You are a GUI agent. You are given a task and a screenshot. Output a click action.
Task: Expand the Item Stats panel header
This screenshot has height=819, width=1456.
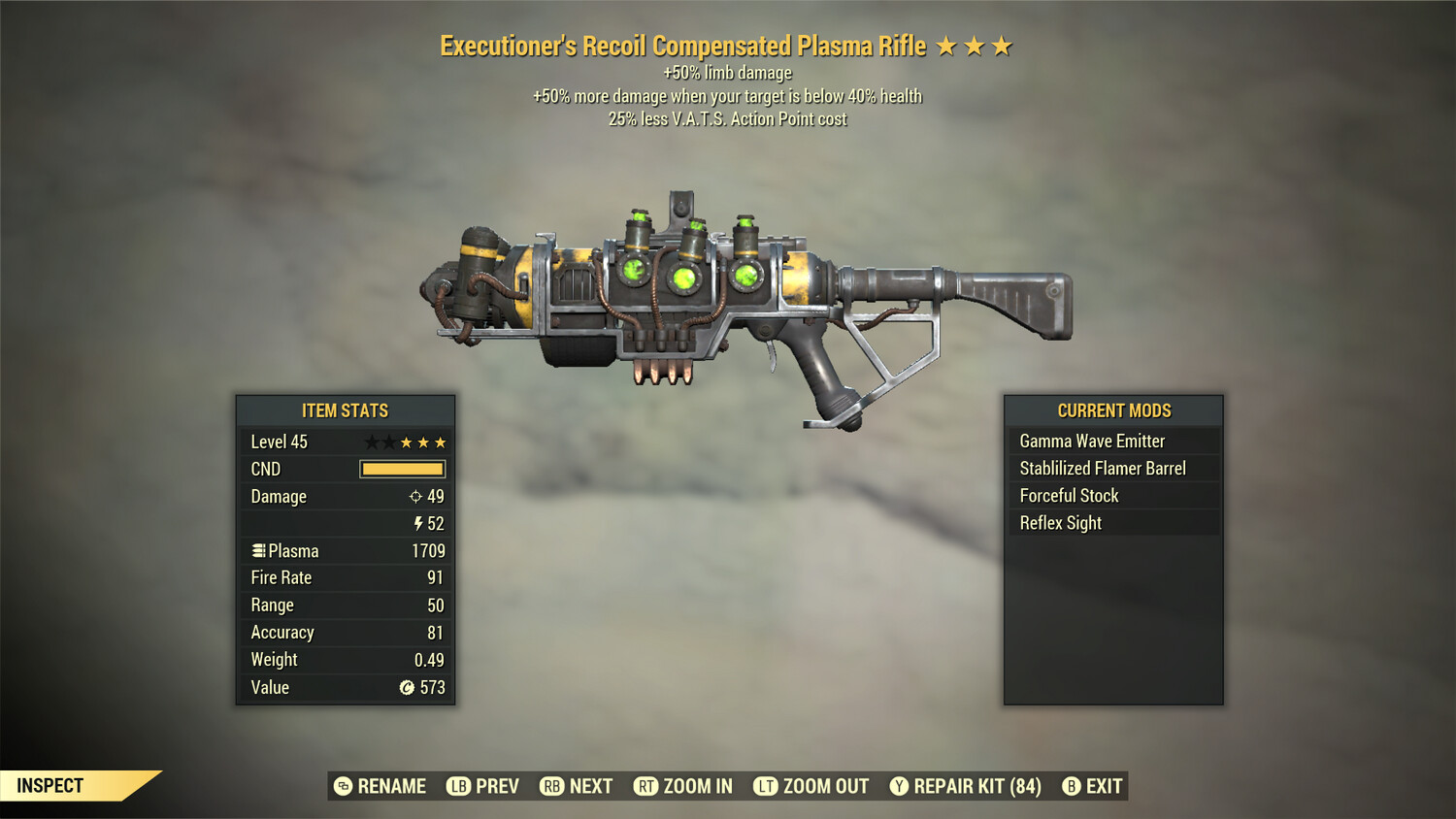point(346,410)
